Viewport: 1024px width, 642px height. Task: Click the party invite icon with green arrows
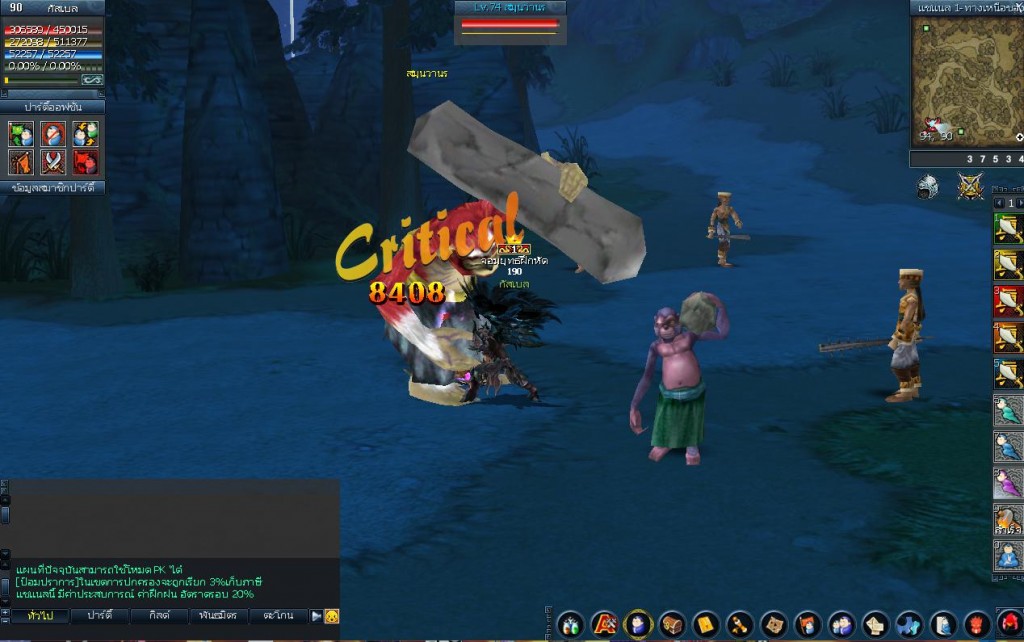click(21, 134)
